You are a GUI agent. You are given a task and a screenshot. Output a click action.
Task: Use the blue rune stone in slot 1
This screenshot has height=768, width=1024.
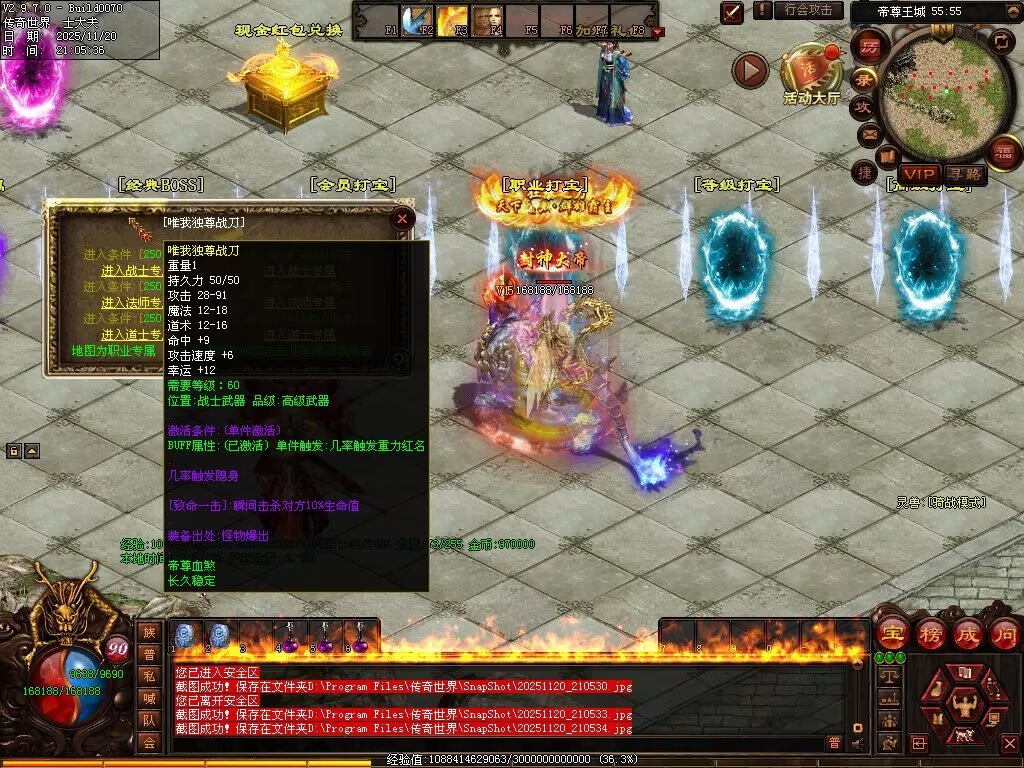[x=185, y=635]
